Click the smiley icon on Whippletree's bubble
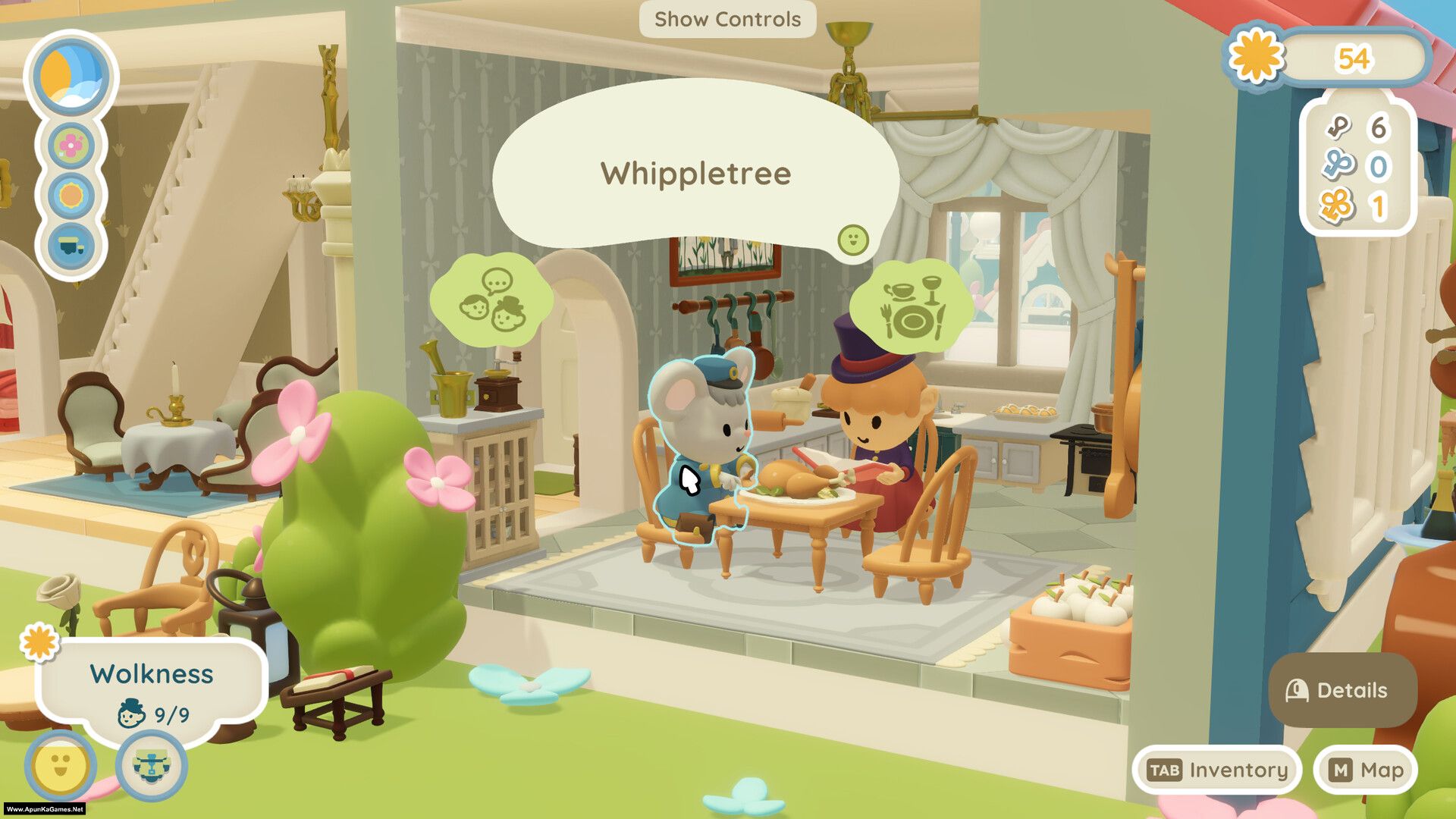1456x819 pixels. tap(852, 240)
